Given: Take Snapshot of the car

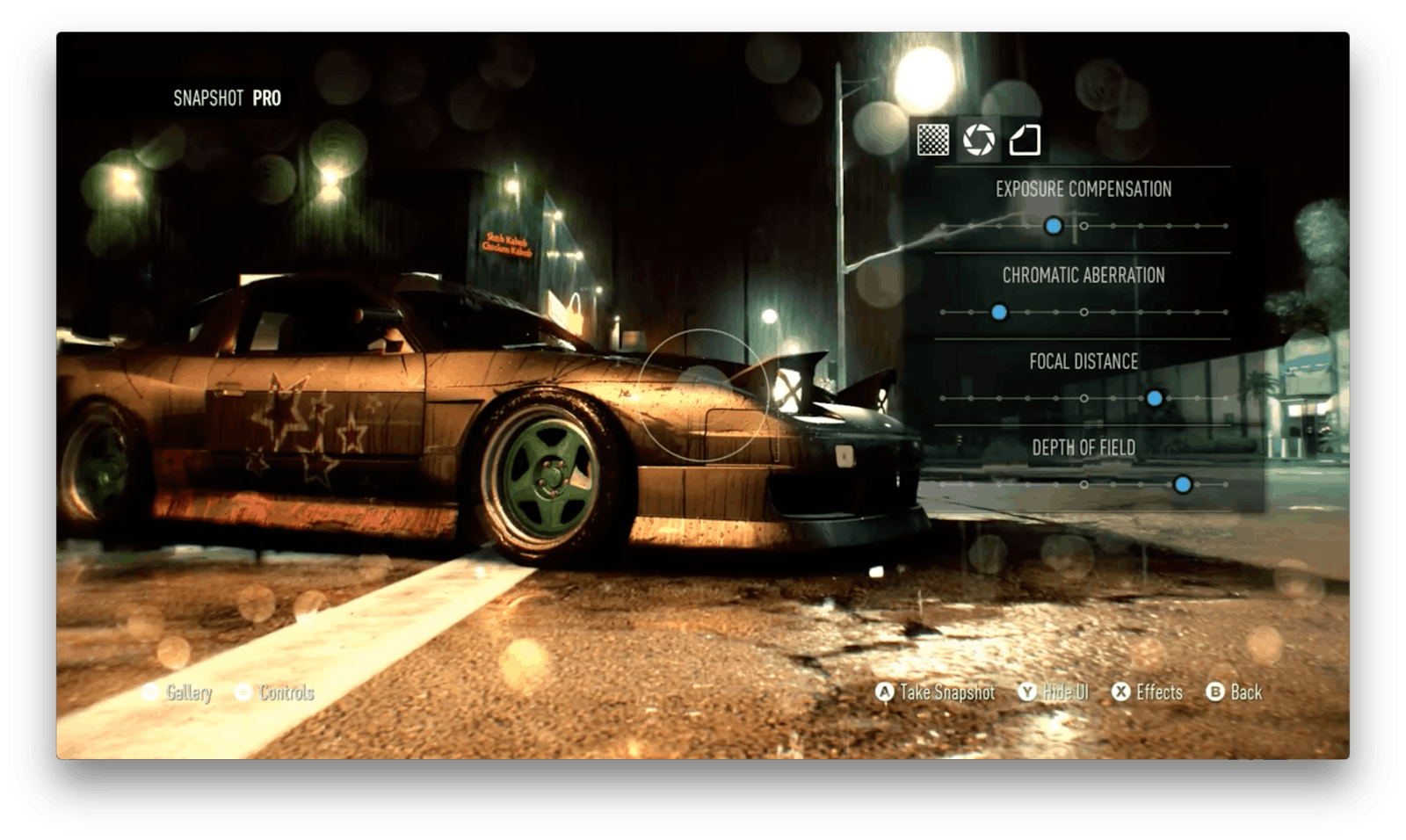Looking at the screenshot, I should (936, 692).
